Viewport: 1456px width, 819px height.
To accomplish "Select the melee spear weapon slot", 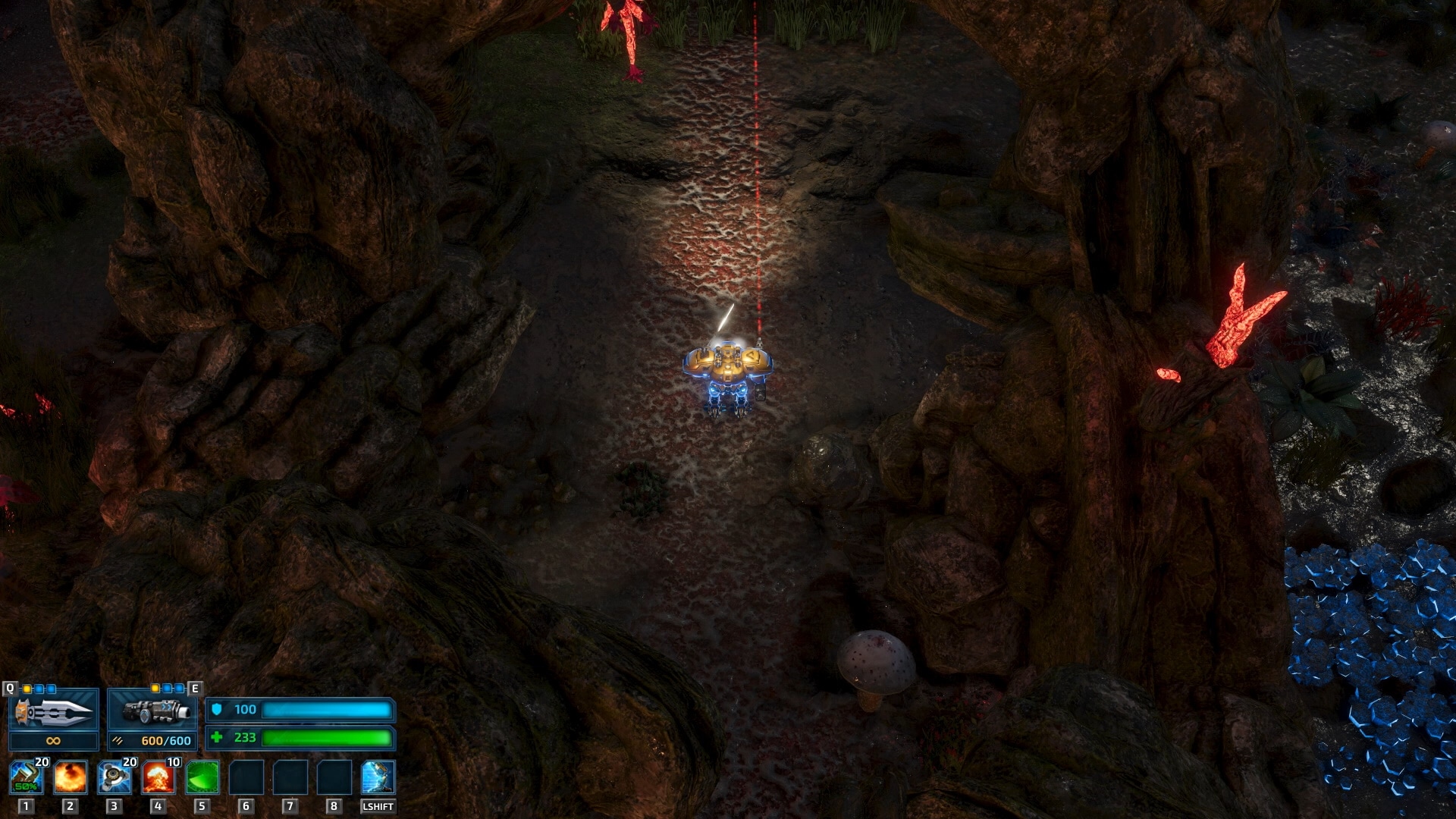I will [53, 712].
